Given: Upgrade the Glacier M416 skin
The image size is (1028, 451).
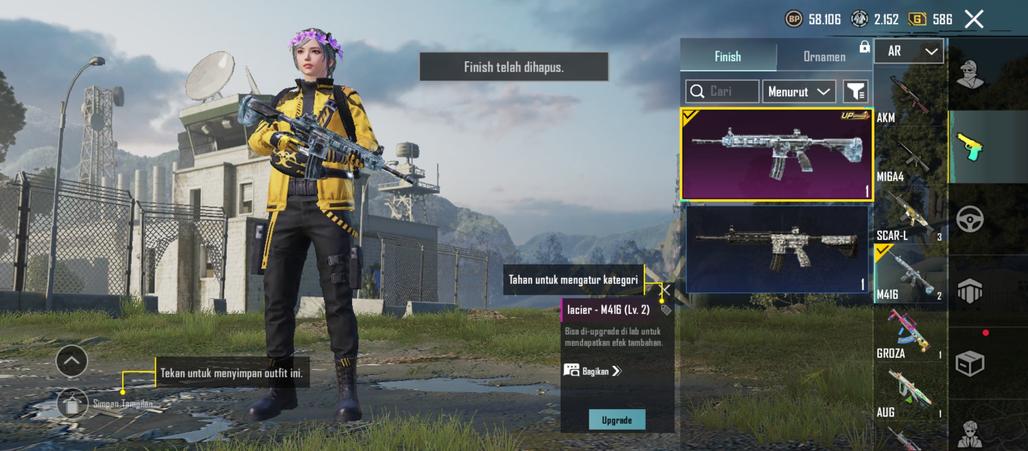Looking at the screenshot, I should 616,420.
